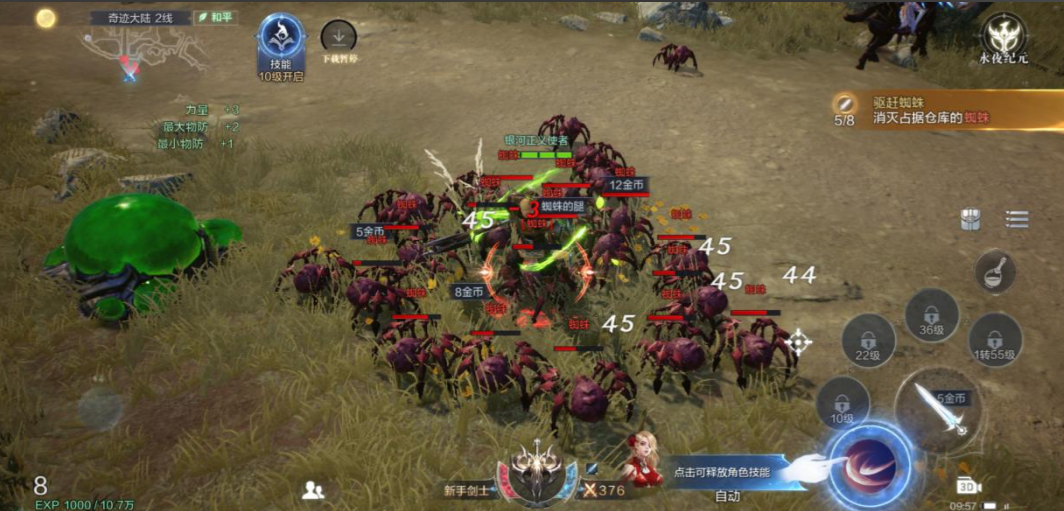
Task: Toggle the 和平 peace mode
Action: (216, 17)
